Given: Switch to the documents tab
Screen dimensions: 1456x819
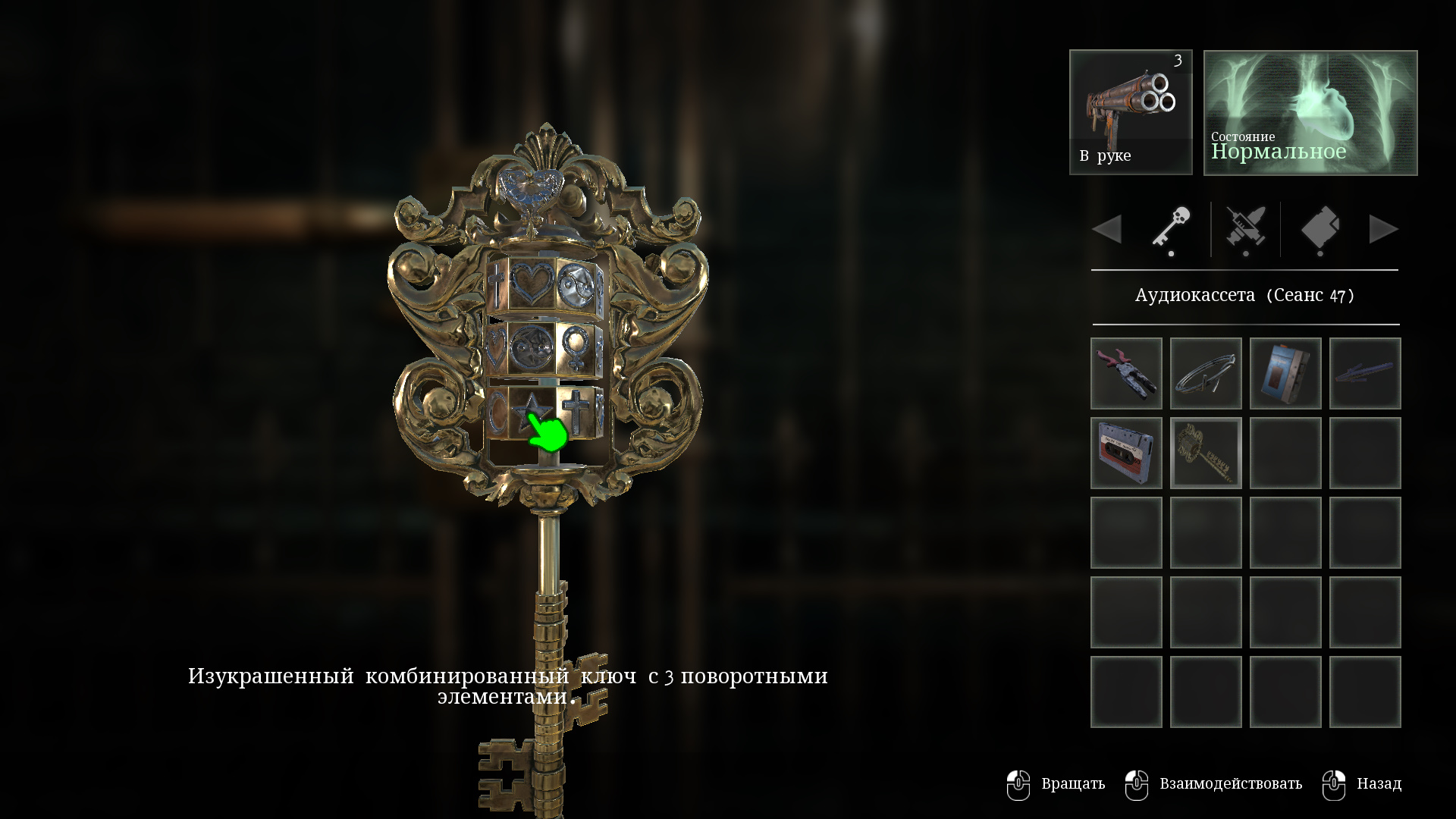Looking at the screenshot, I should (1319, 228).
